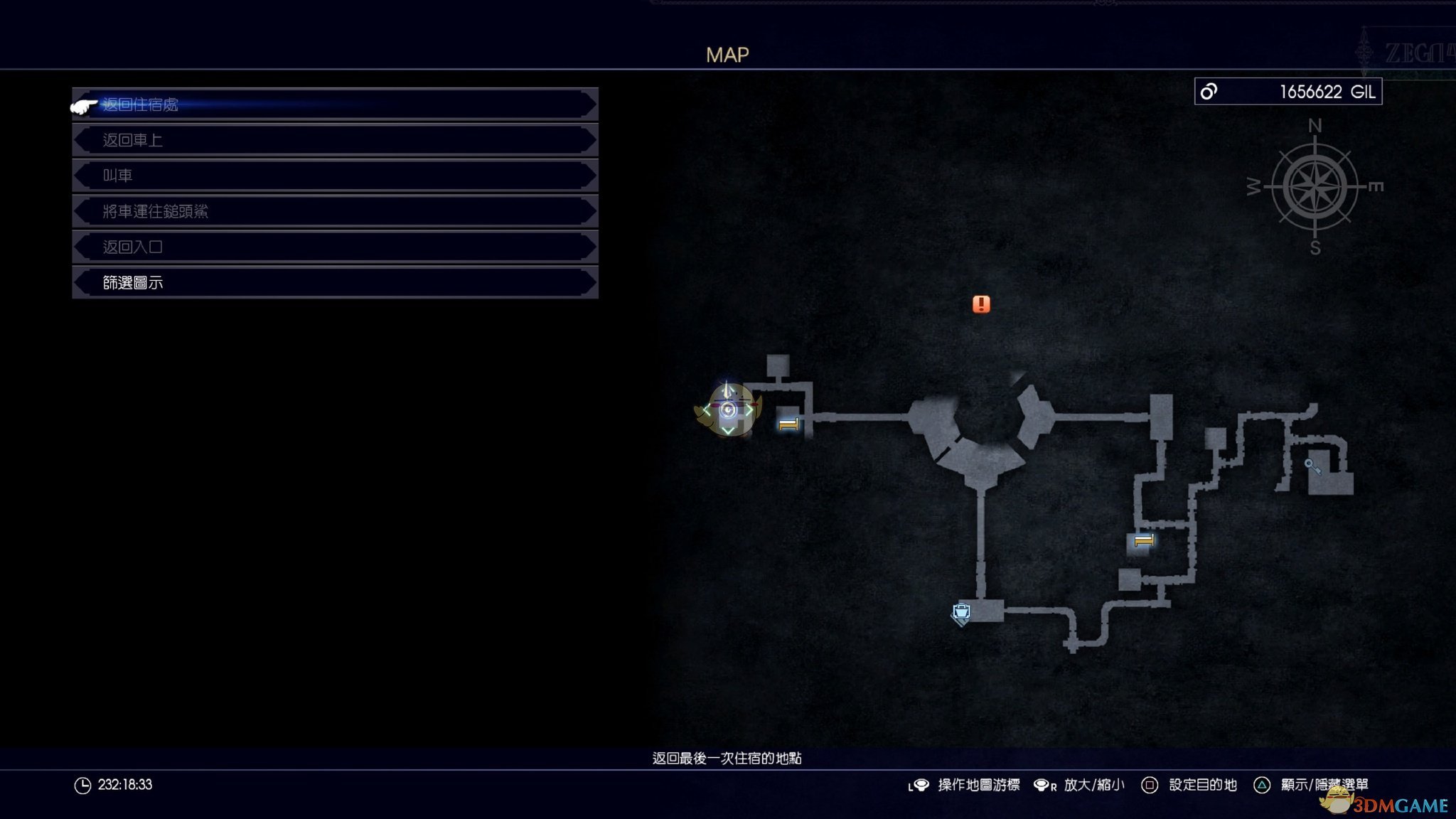Select 返回住宿處 menu entry
1456x819 pixels.
click(x=334, y=105)
